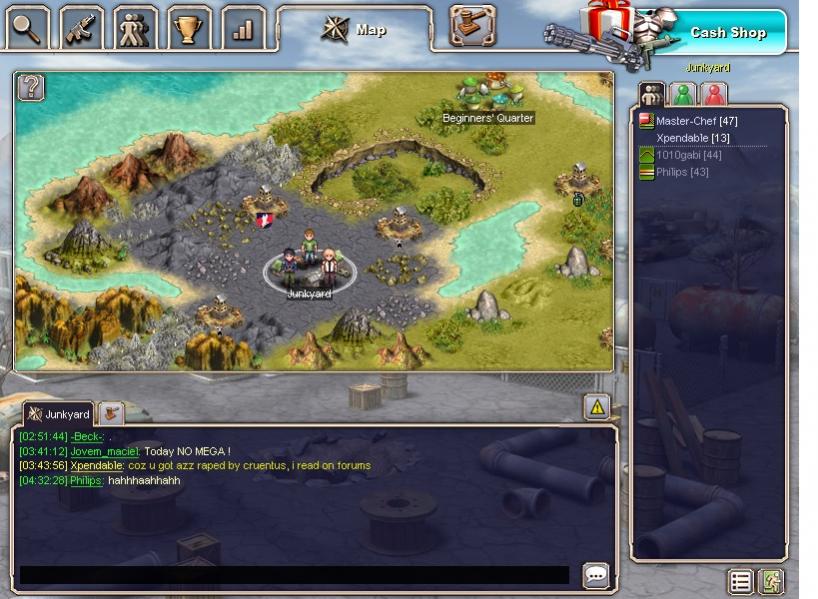
Task: Switch to the red player list tab
Action: pyautogui.click(x=713, y=95)
